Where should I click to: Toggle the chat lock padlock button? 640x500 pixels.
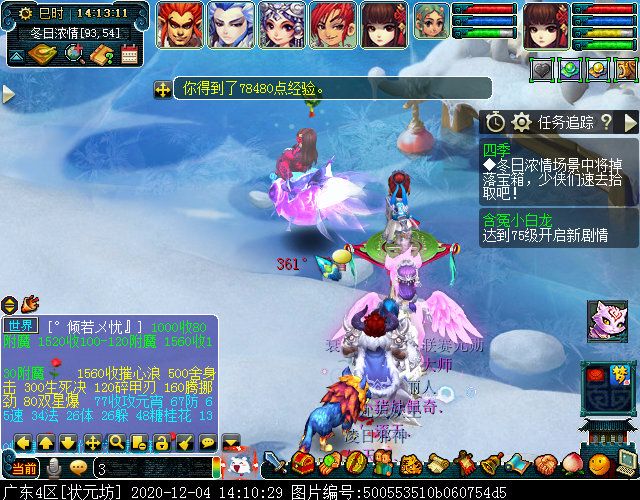(x=161, y=441)
